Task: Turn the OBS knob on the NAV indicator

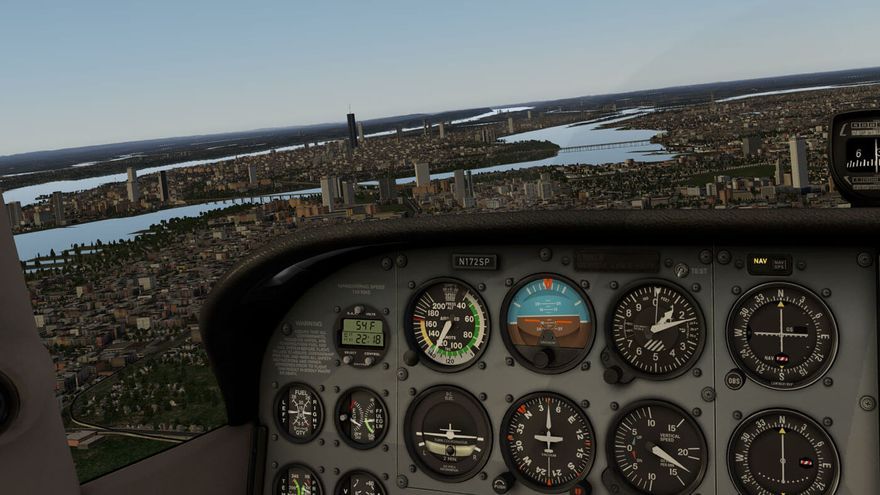Action: point(734,381)
